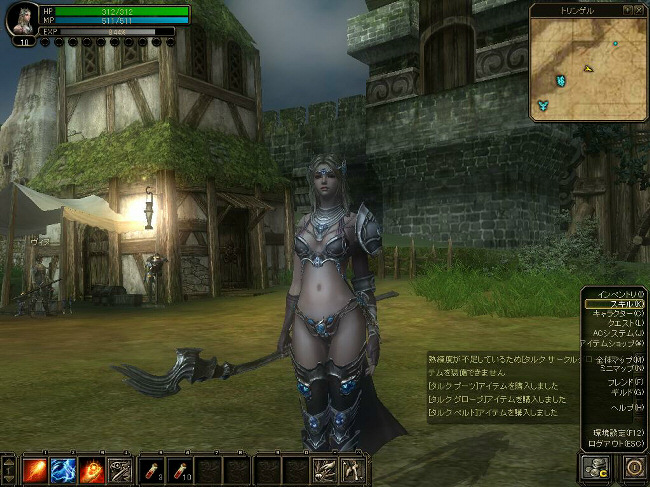
Task: Open the フレンド (Friend) list entry
Action: pos(622,383)
